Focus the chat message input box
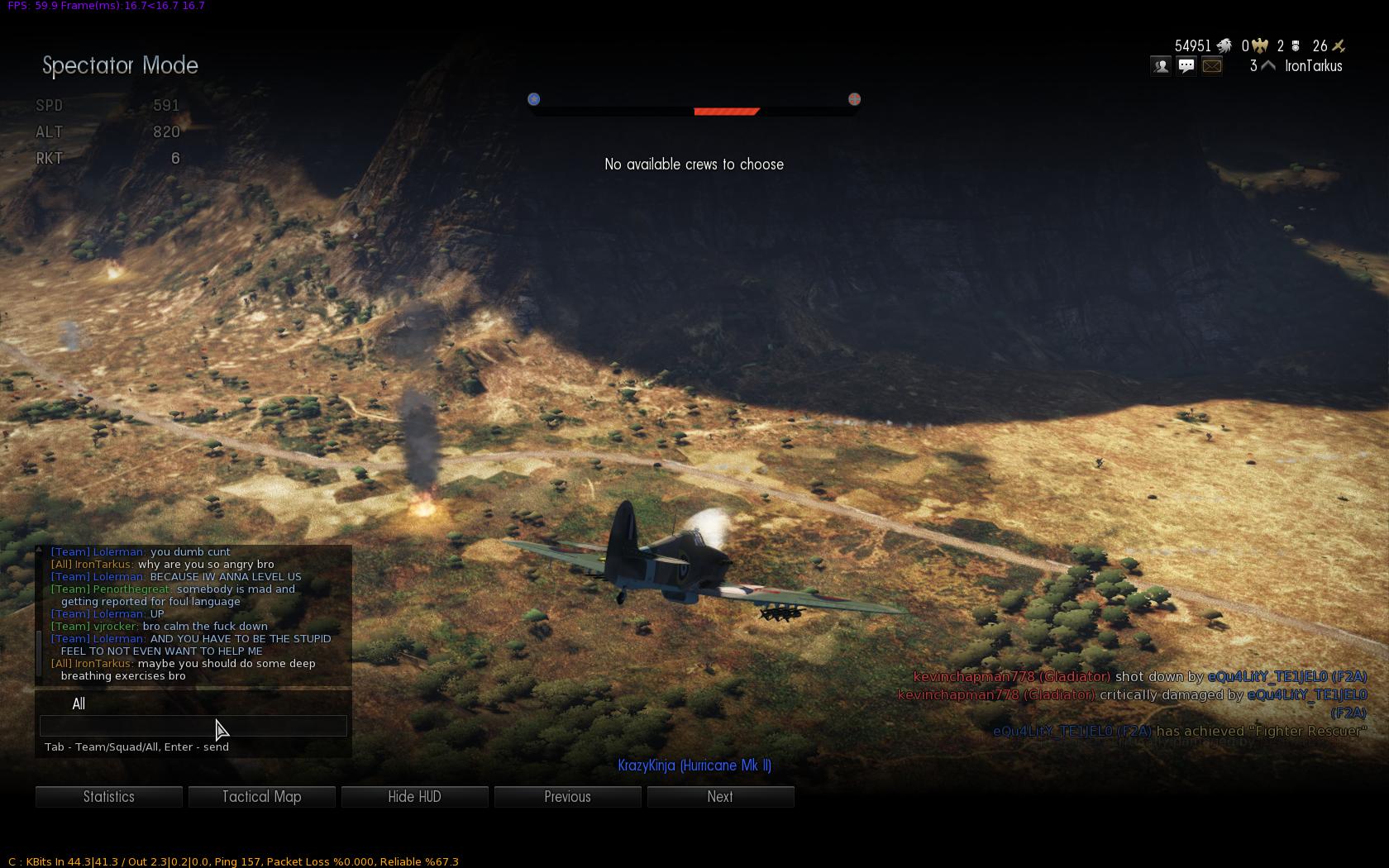Screen dimensions: 1389x868 click(193, 726)
